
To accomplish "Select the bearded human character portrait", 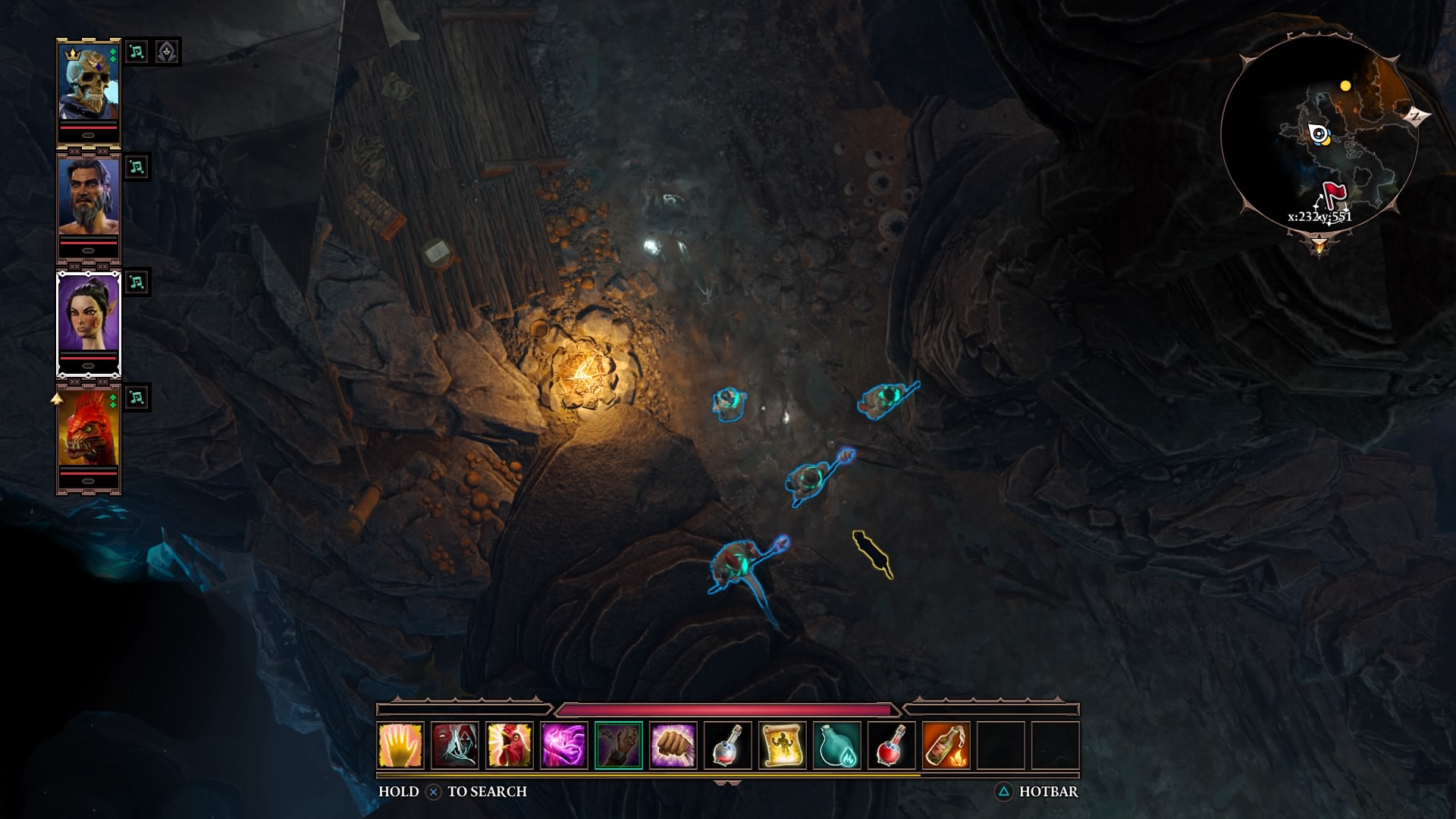I will pyautogui.click(x=89, y=198).
